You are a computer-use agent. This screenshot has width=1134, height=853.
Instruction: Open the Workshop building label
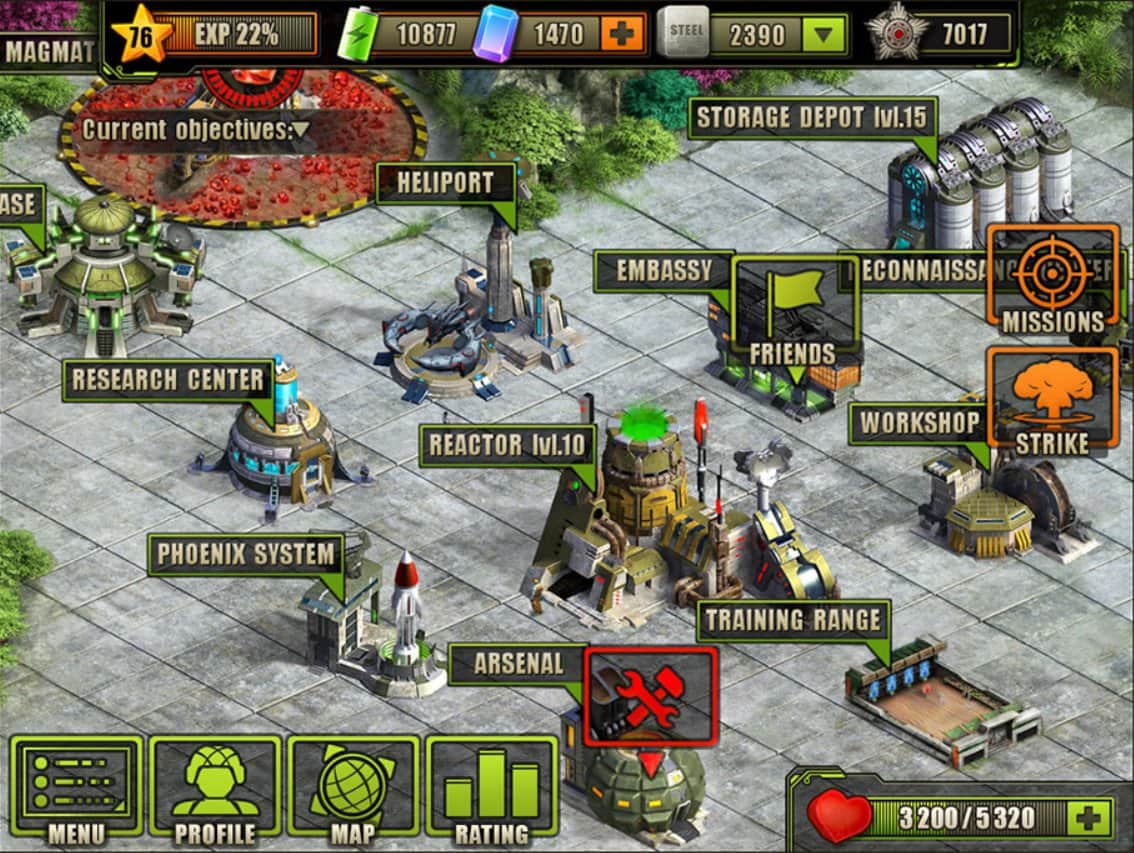pyautogui.click(x=918, y=423)
